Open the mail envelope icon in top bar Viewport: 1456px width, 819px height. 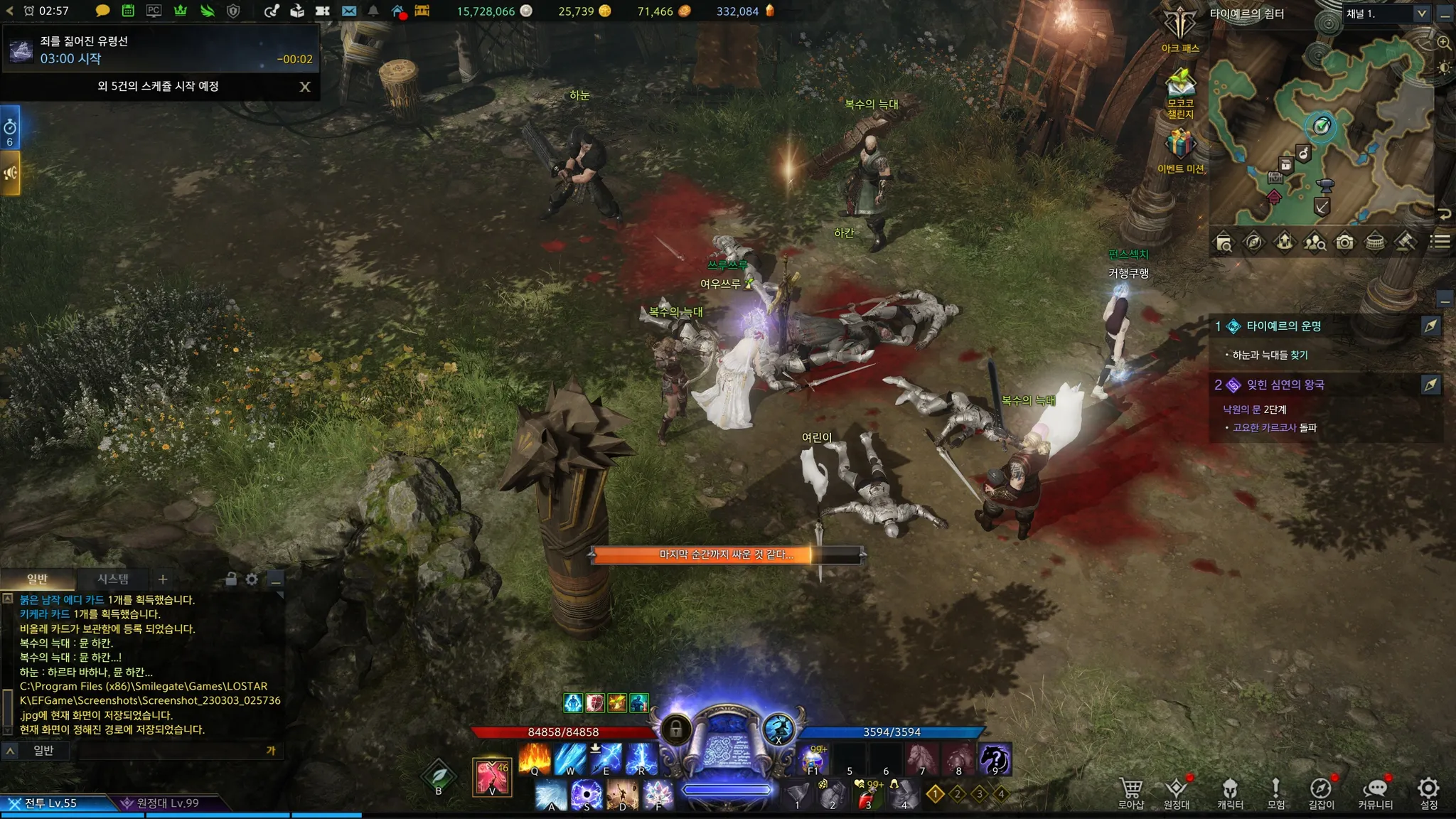(x=349, y=11)
